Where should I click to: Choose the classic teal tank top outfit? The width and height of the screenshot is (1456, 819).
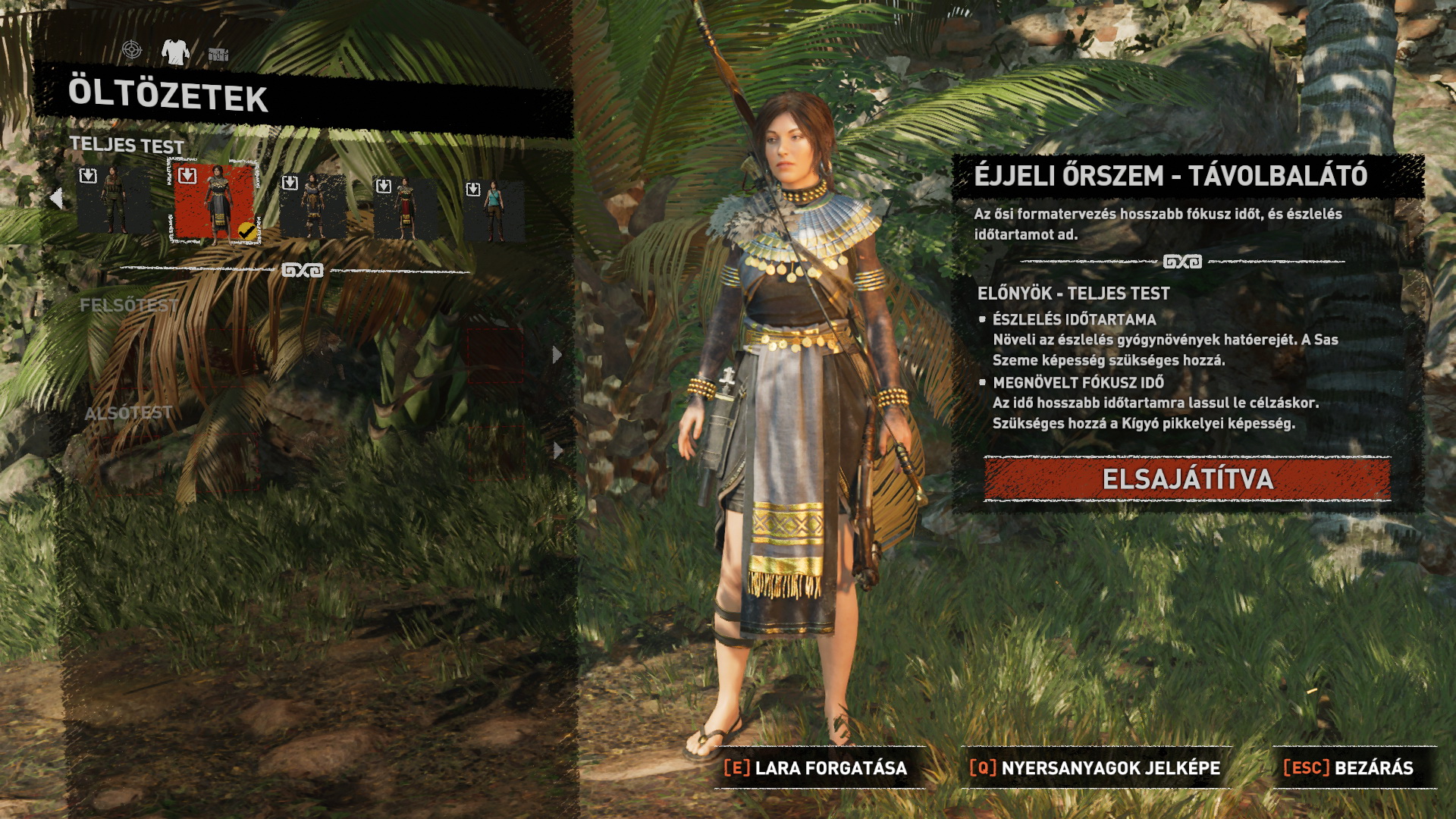click(494, 210)
